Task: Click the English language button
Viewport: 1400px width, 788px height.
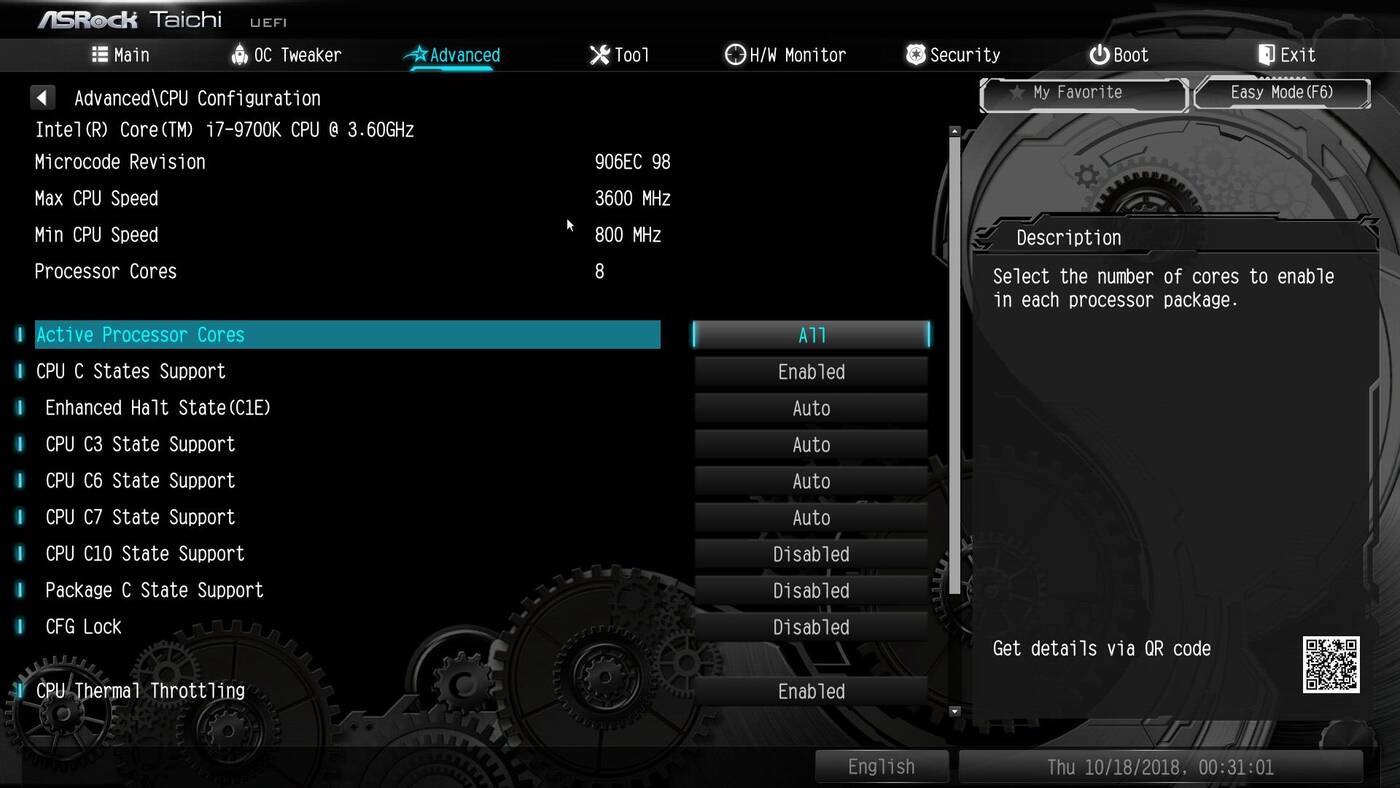Action: pos(881,767)
